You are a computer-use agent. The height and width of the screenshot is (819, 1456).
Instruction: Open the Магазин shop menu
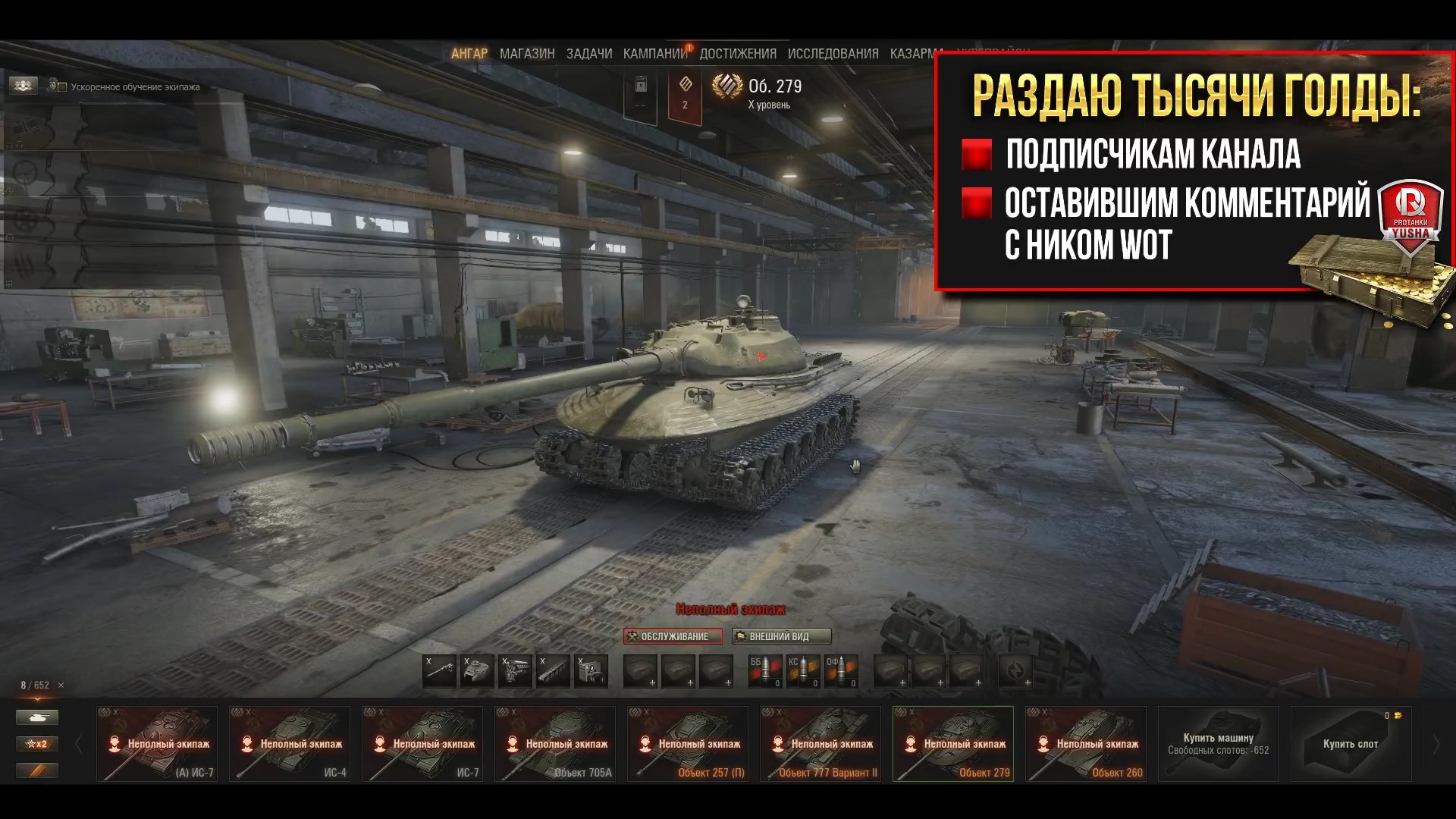pos(527,54)
